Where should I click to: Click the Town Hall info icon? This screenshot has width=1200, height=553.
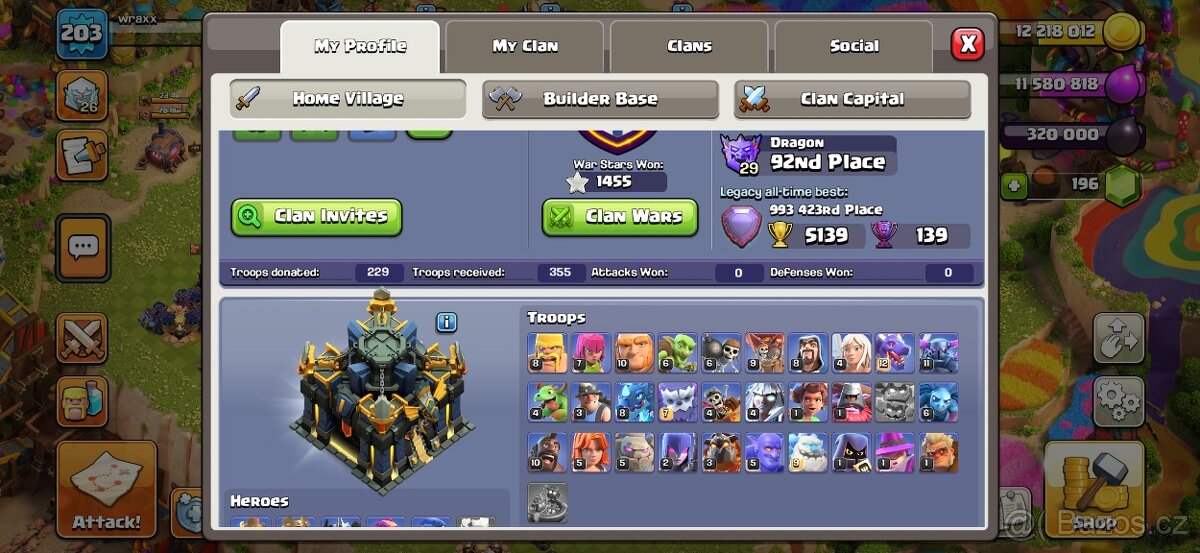(446, 322)
